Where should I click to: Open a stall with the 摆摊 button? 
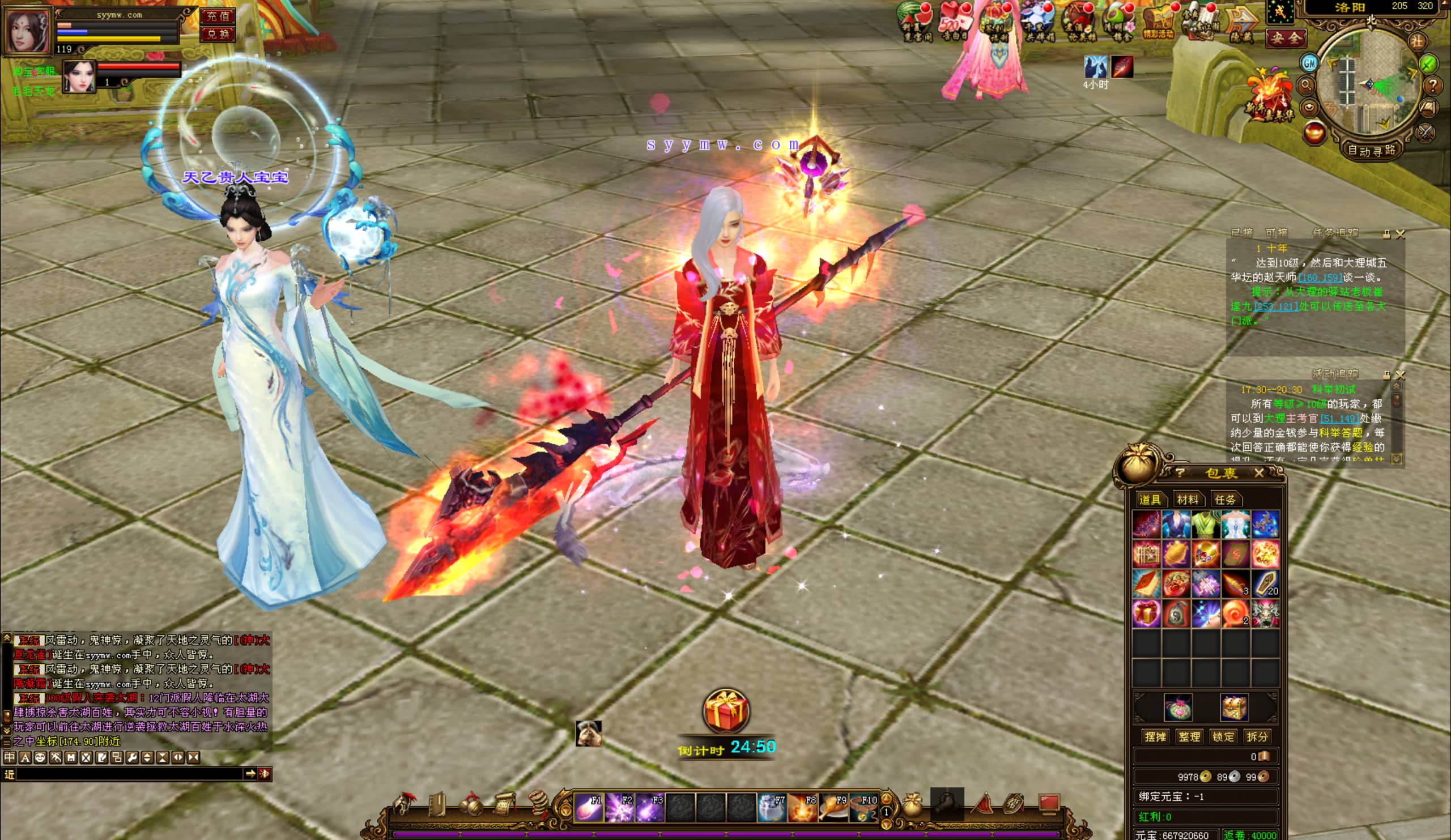[1155, 737]
